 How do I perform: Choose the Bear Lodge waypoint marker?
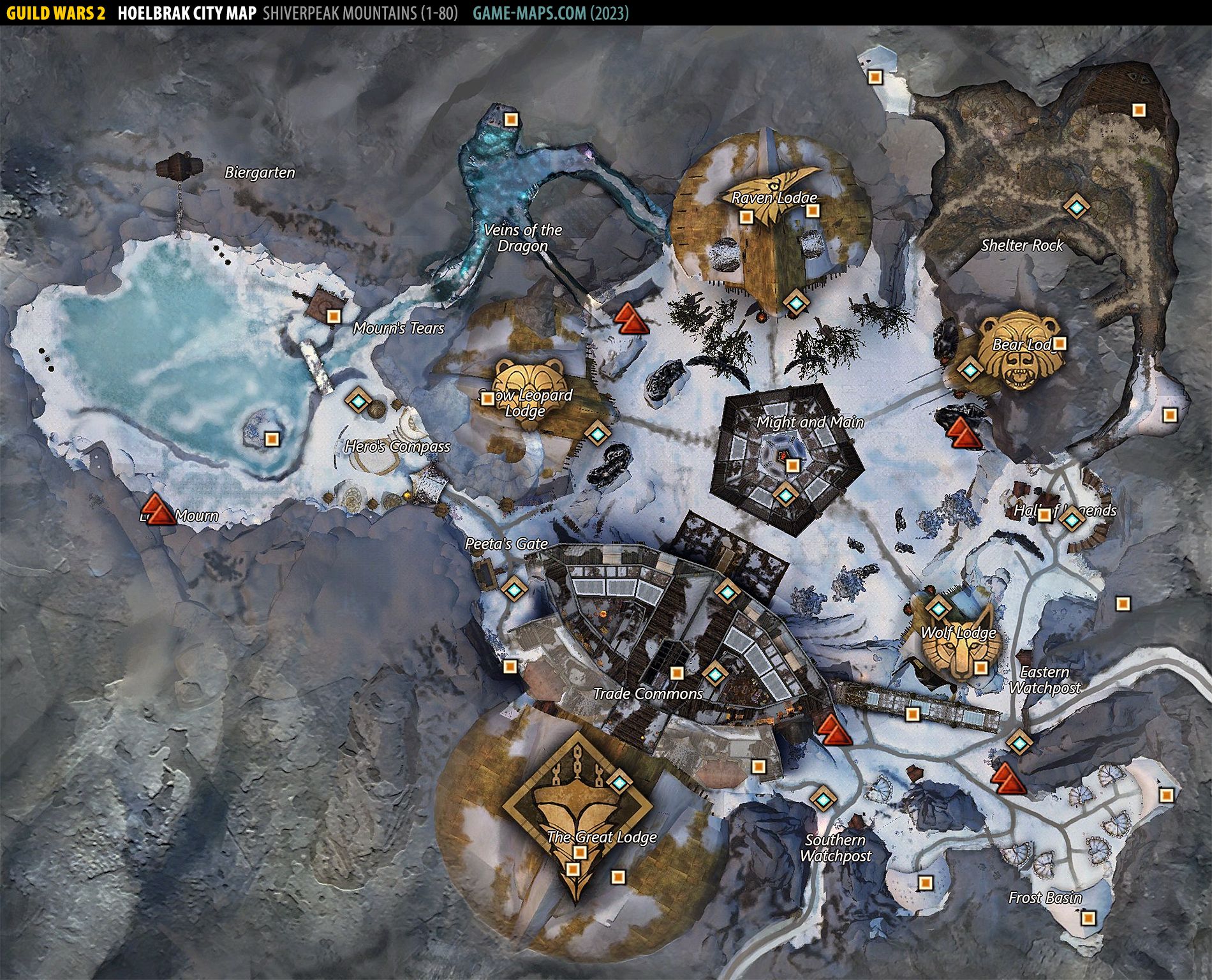coord(970,369)
